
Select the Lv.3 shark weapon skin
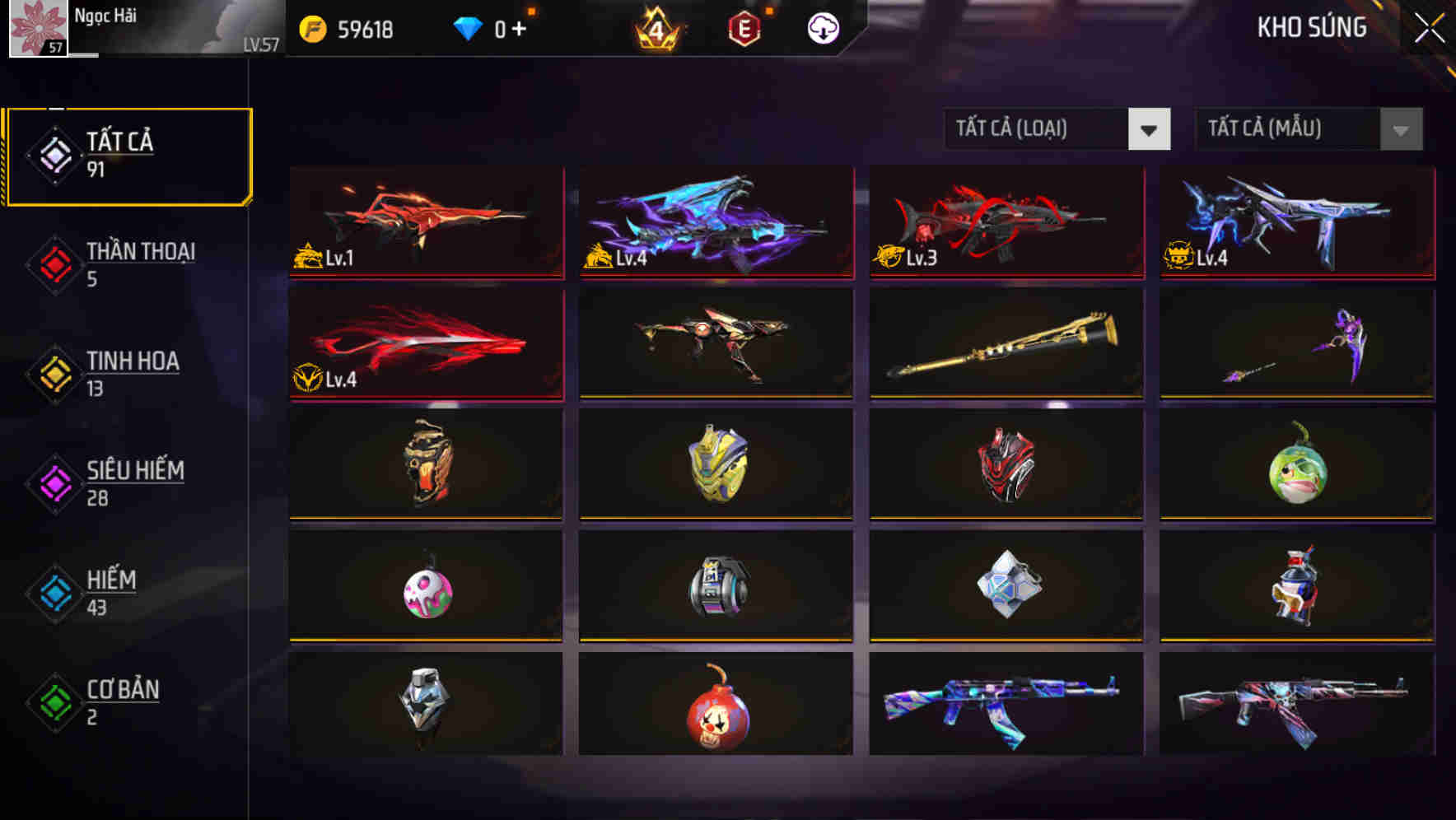click(x=1005, y=223)
